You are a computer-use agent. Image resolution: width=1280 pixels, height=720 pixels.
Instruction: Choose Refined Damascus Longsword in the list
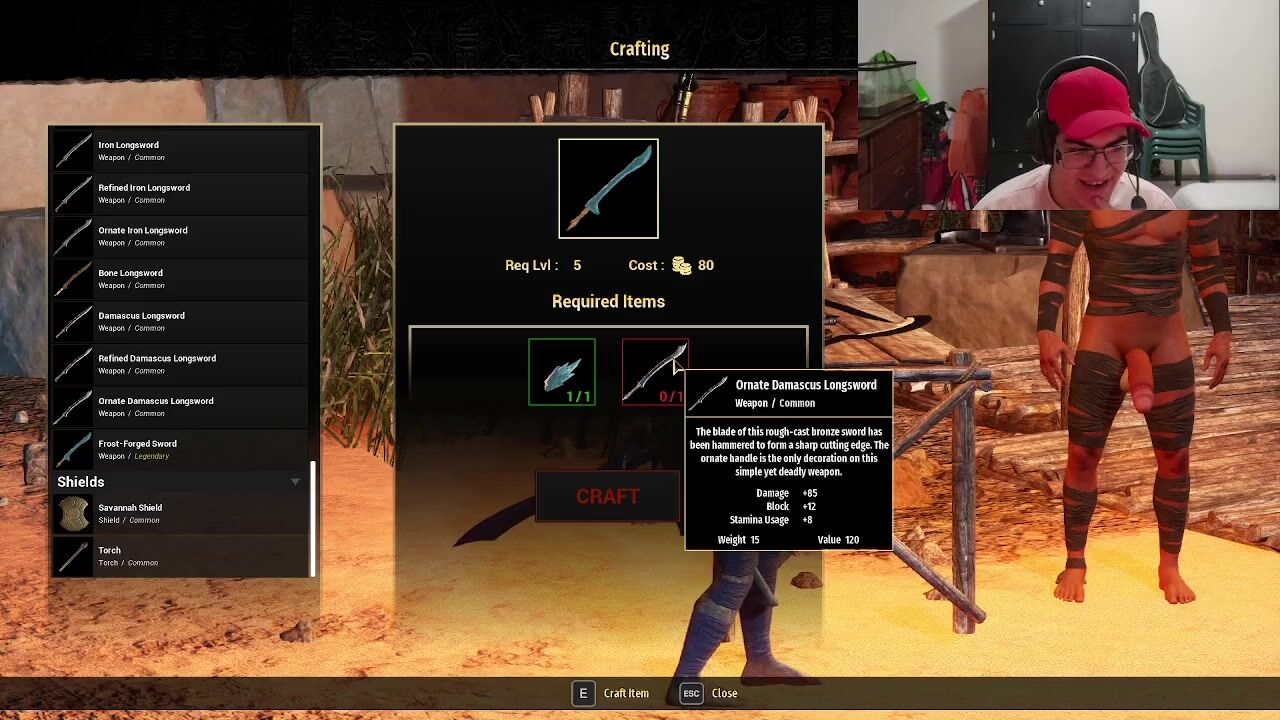click(x=180, y=364)
